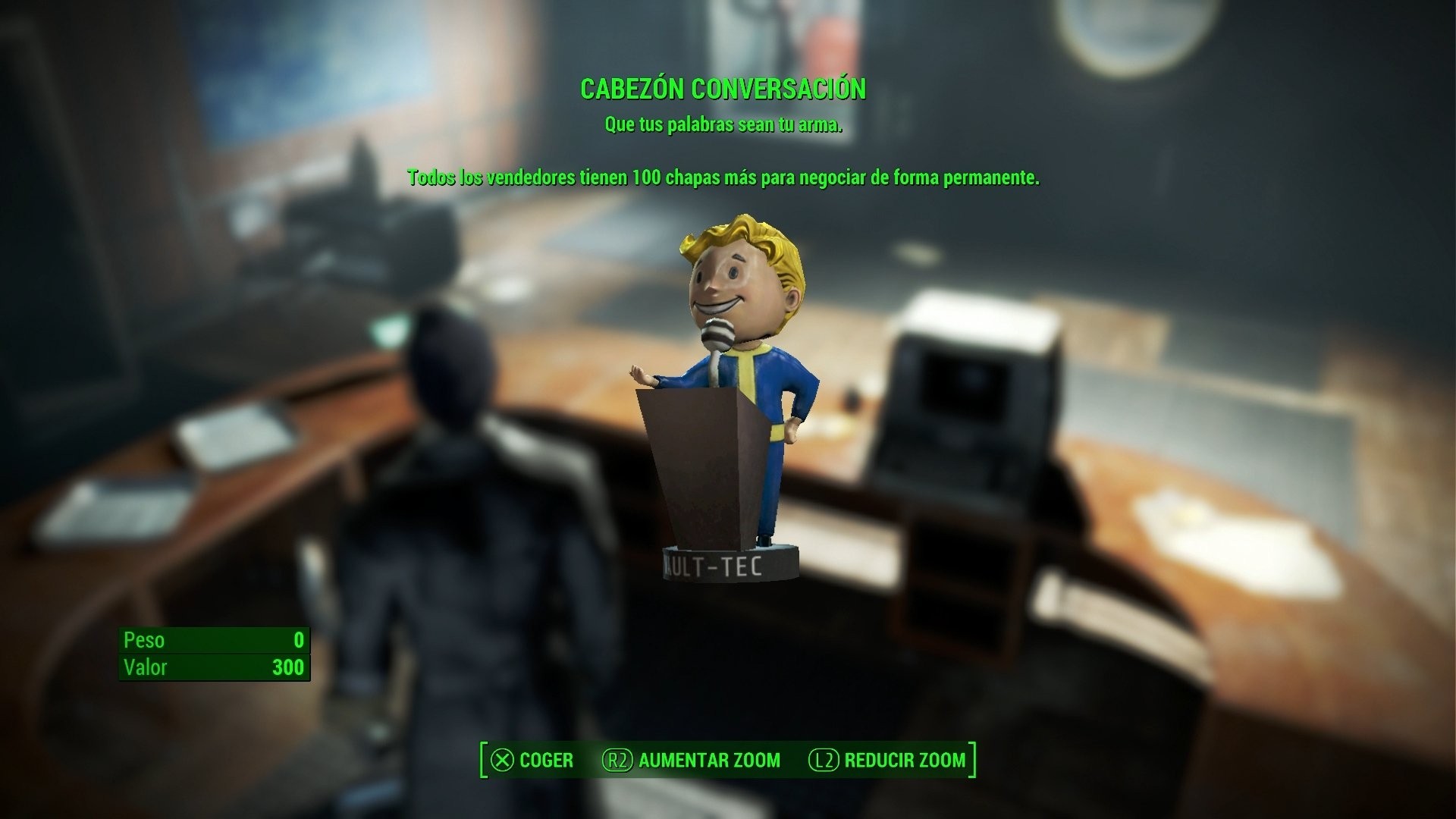Expand the Peso stat row

(215, 641)
